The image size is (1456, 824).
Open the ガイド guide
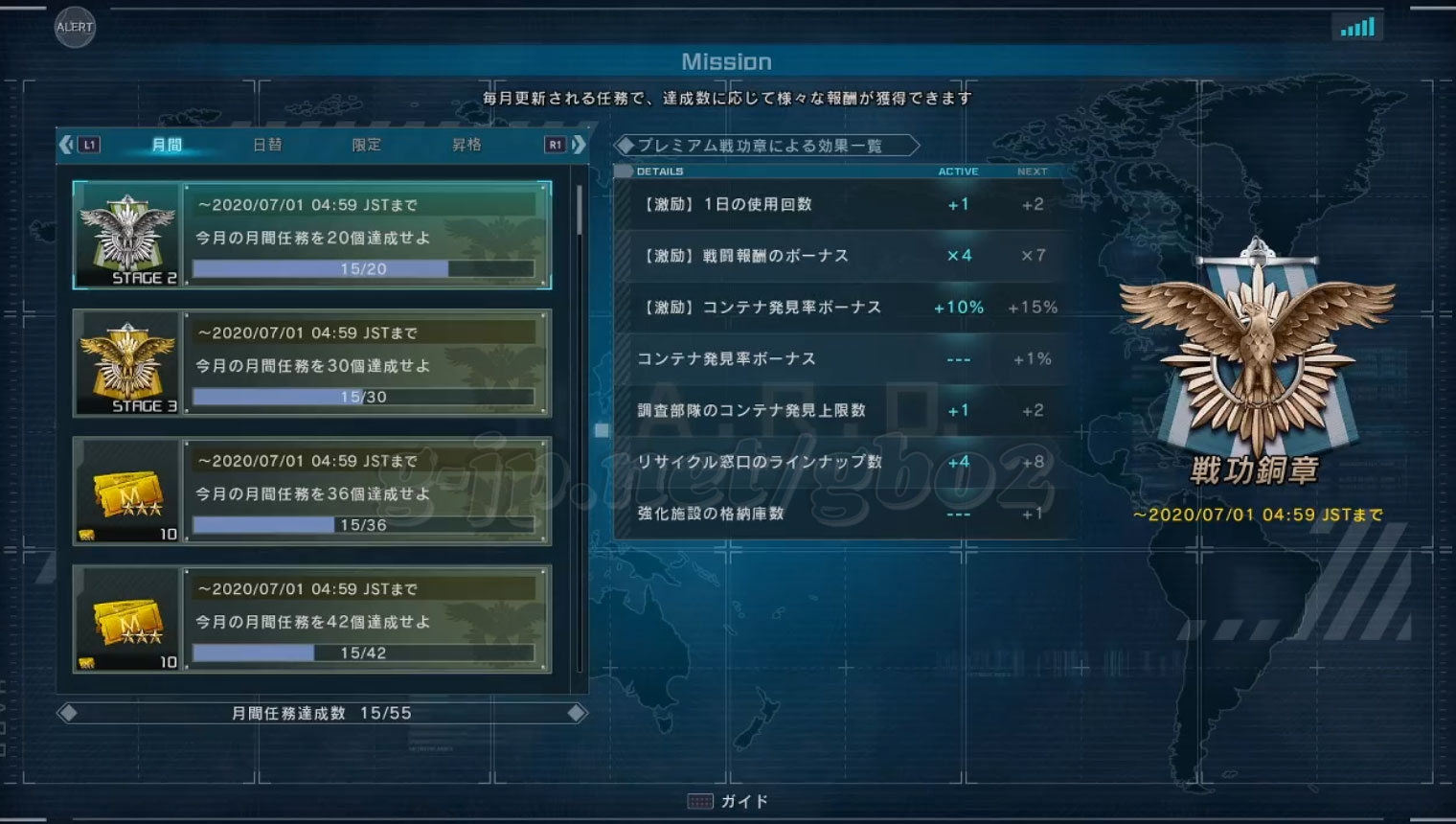tap(730, 801)
